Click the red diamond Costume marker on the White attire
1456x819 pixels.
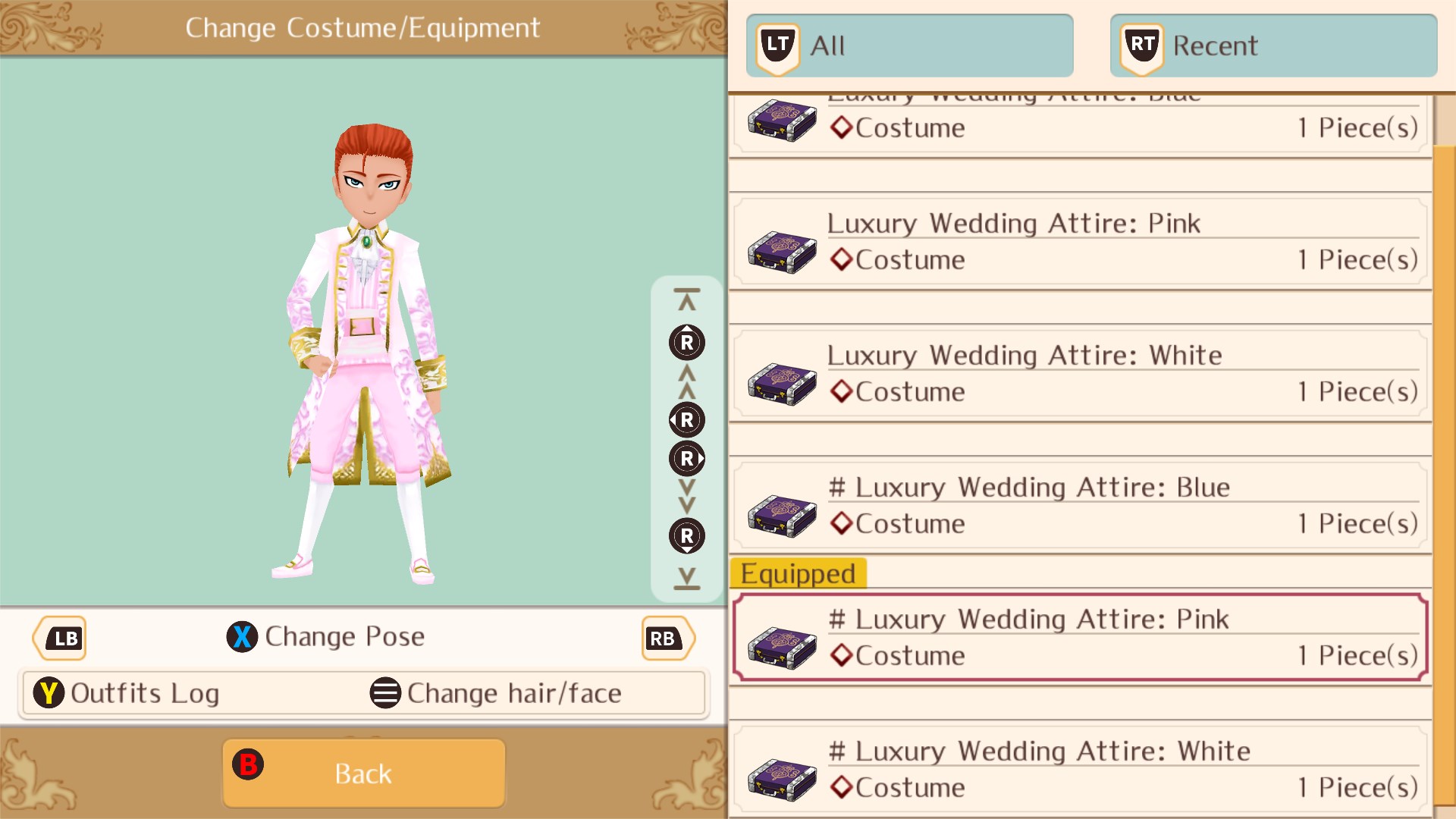pyautogui.click(x=841, y=392)
